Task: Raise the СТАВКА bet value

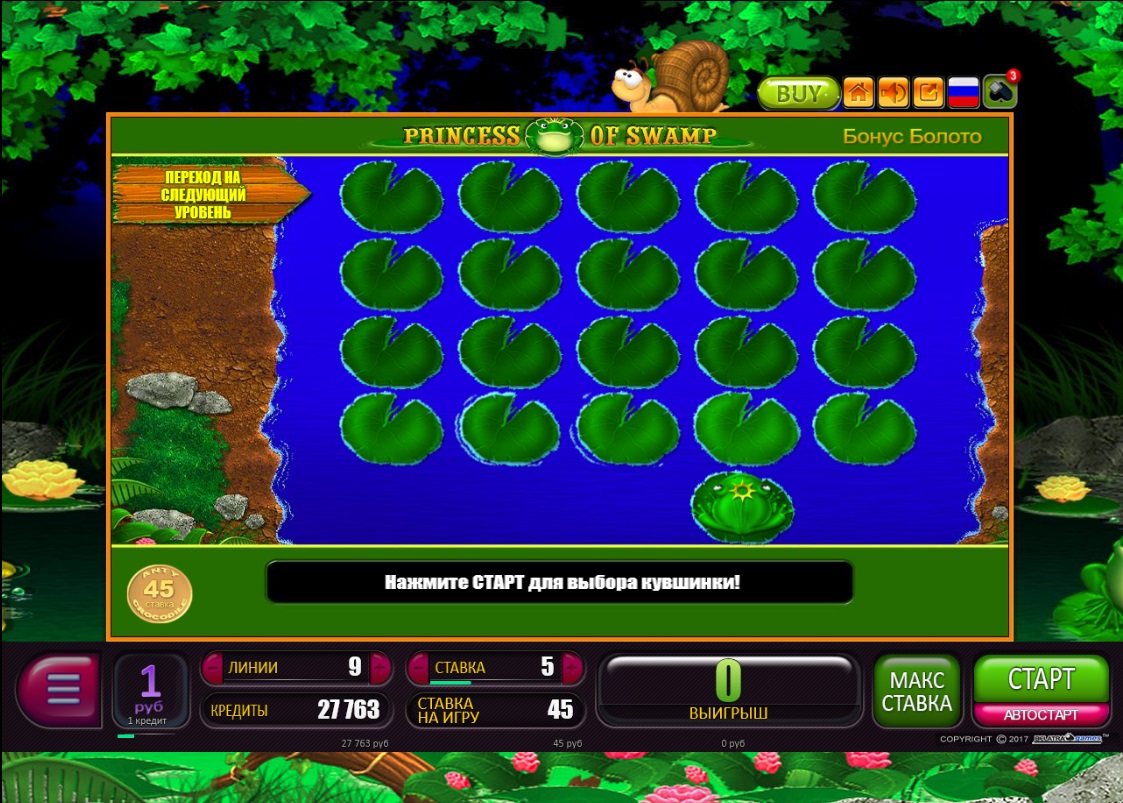Action: [572, 668]
